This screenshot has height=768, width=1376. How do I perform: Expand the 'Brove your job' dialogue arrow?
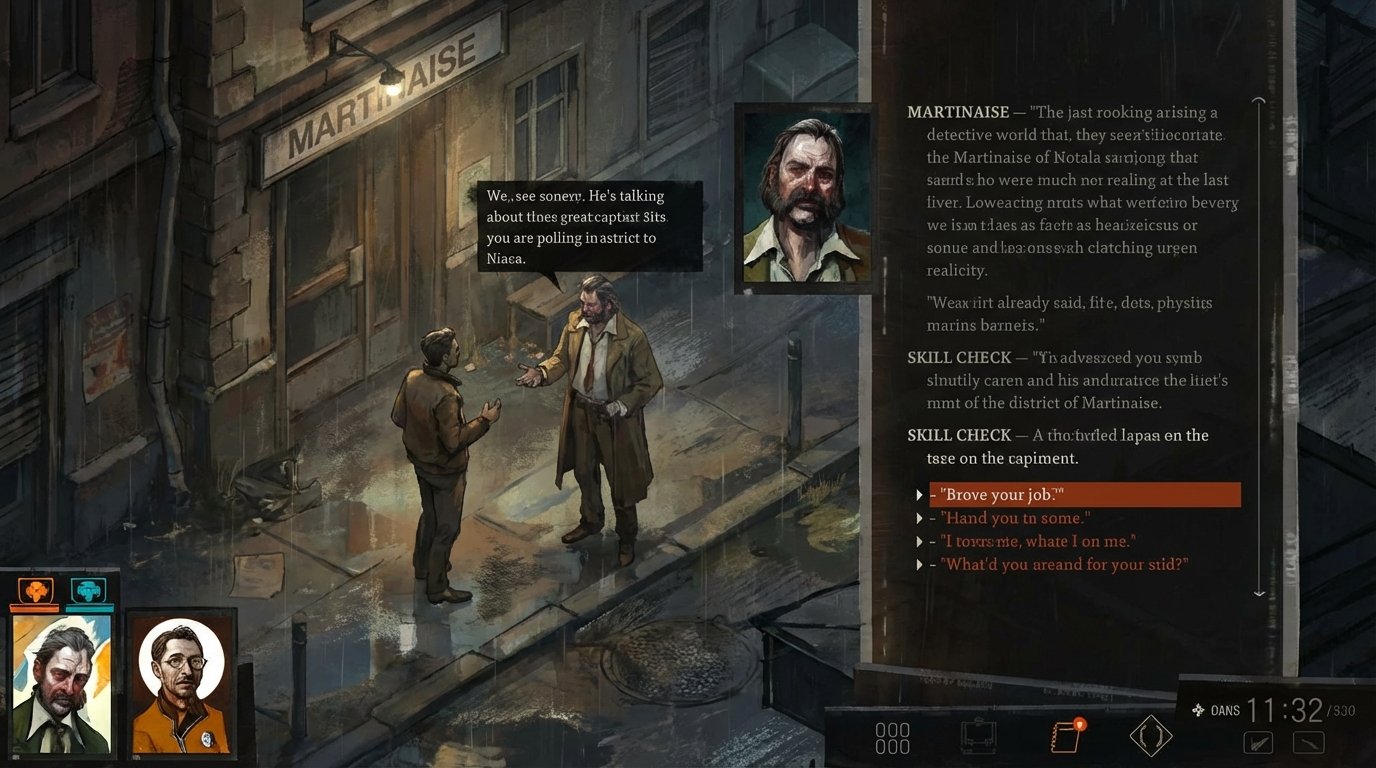pos(920,494)
